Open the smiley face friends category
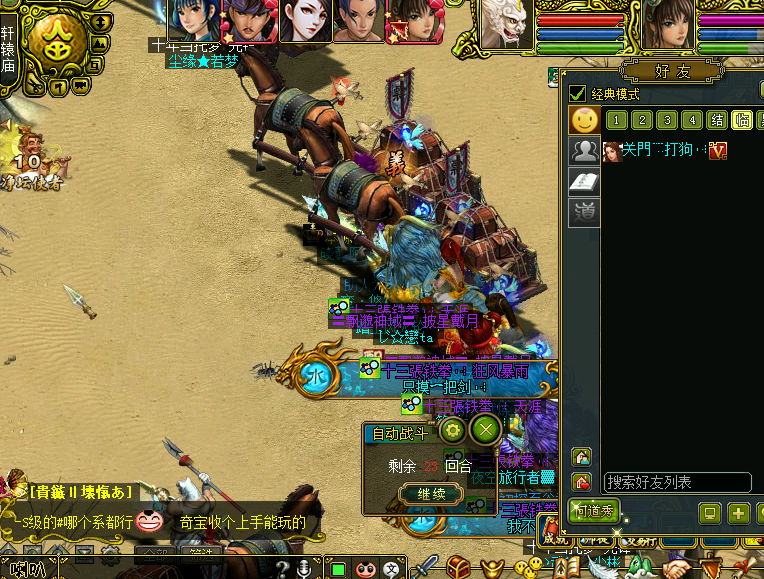The image size is (764, 579). [584, 121]
